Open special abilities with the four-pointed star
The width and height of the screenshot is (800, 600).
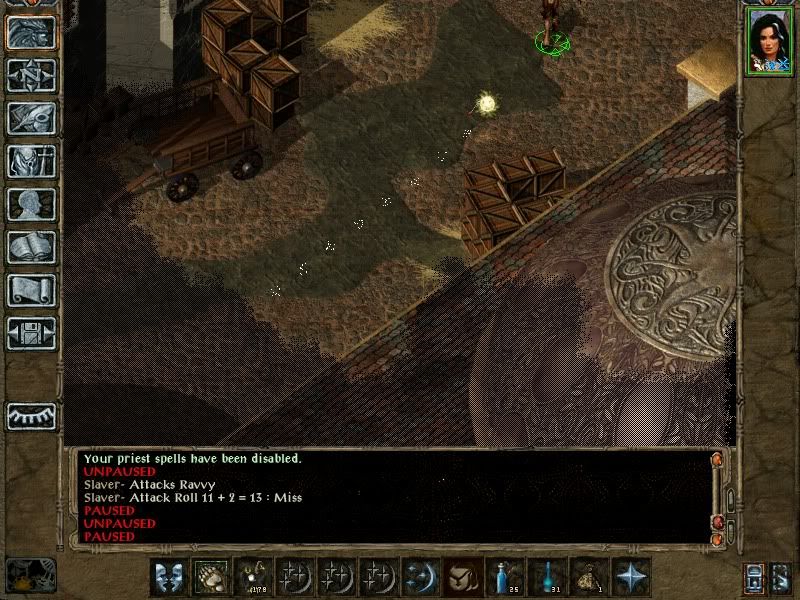(631, 577)
